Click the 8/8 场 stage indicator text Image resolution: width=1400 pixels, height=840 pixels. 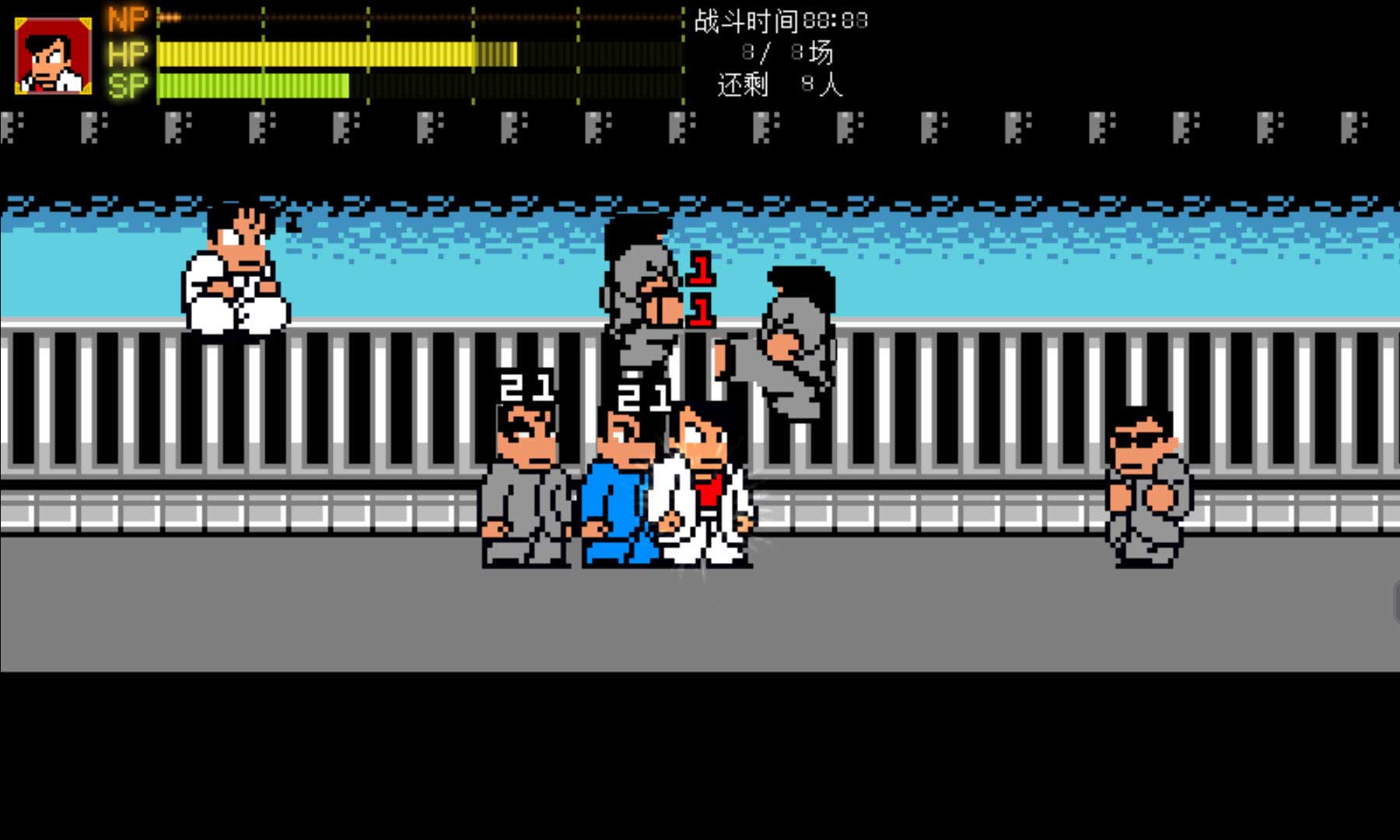point(786,53)
